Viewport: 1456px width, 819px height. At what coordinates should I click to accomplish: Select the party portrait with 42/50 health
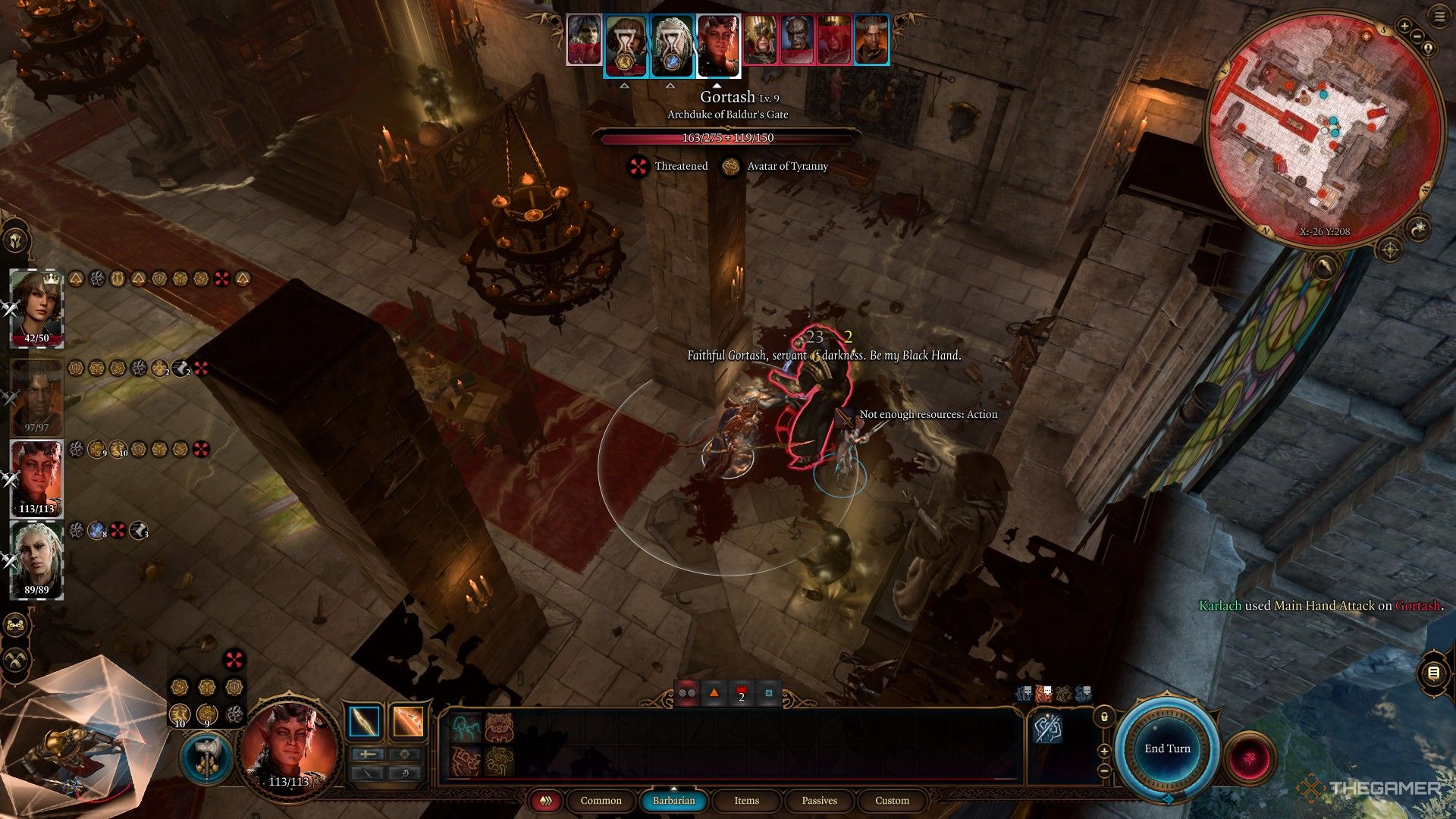pos(36,307)
